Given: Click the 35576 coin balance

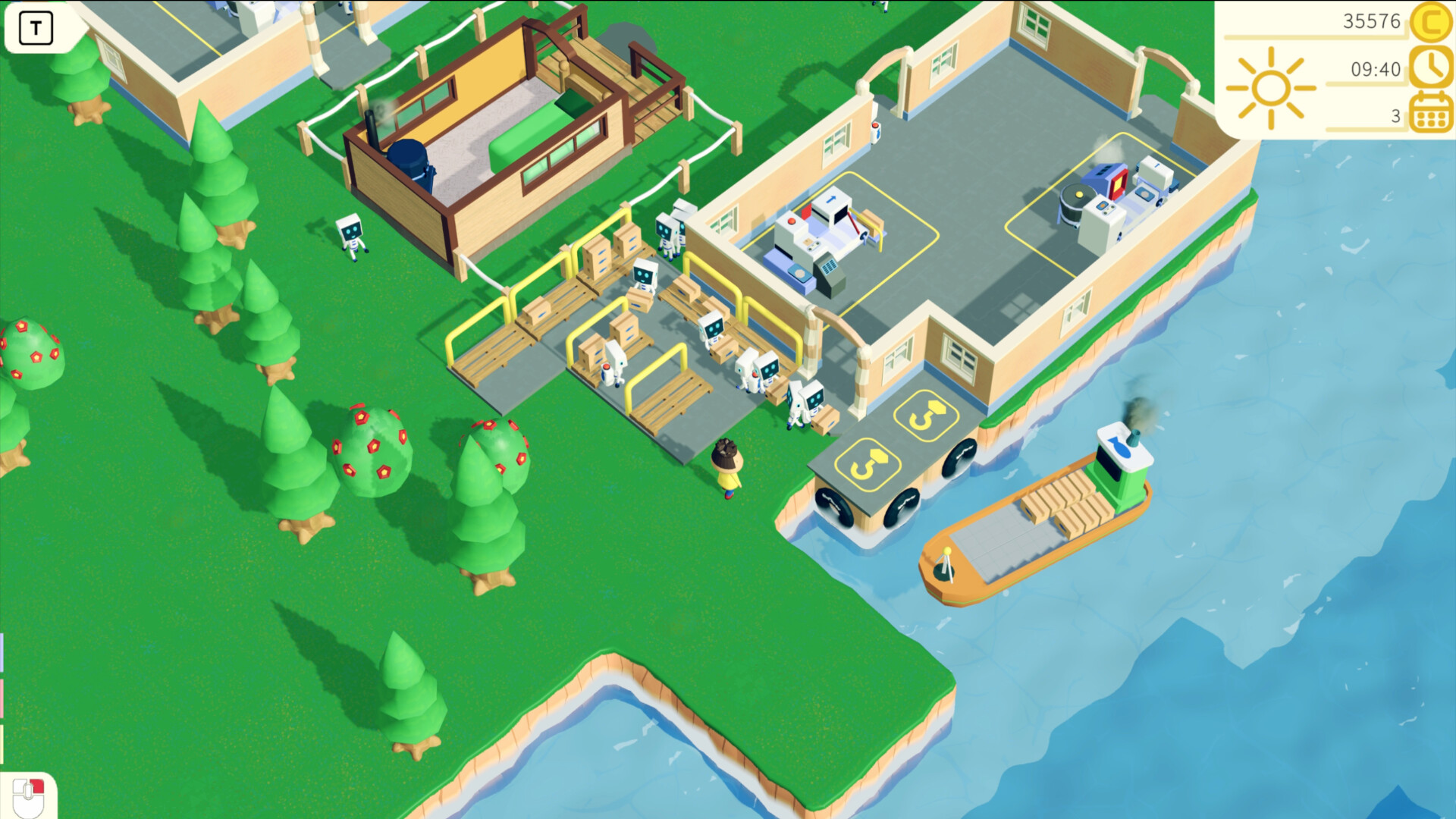Looking at the screenshot, I should pos(1371,22).
